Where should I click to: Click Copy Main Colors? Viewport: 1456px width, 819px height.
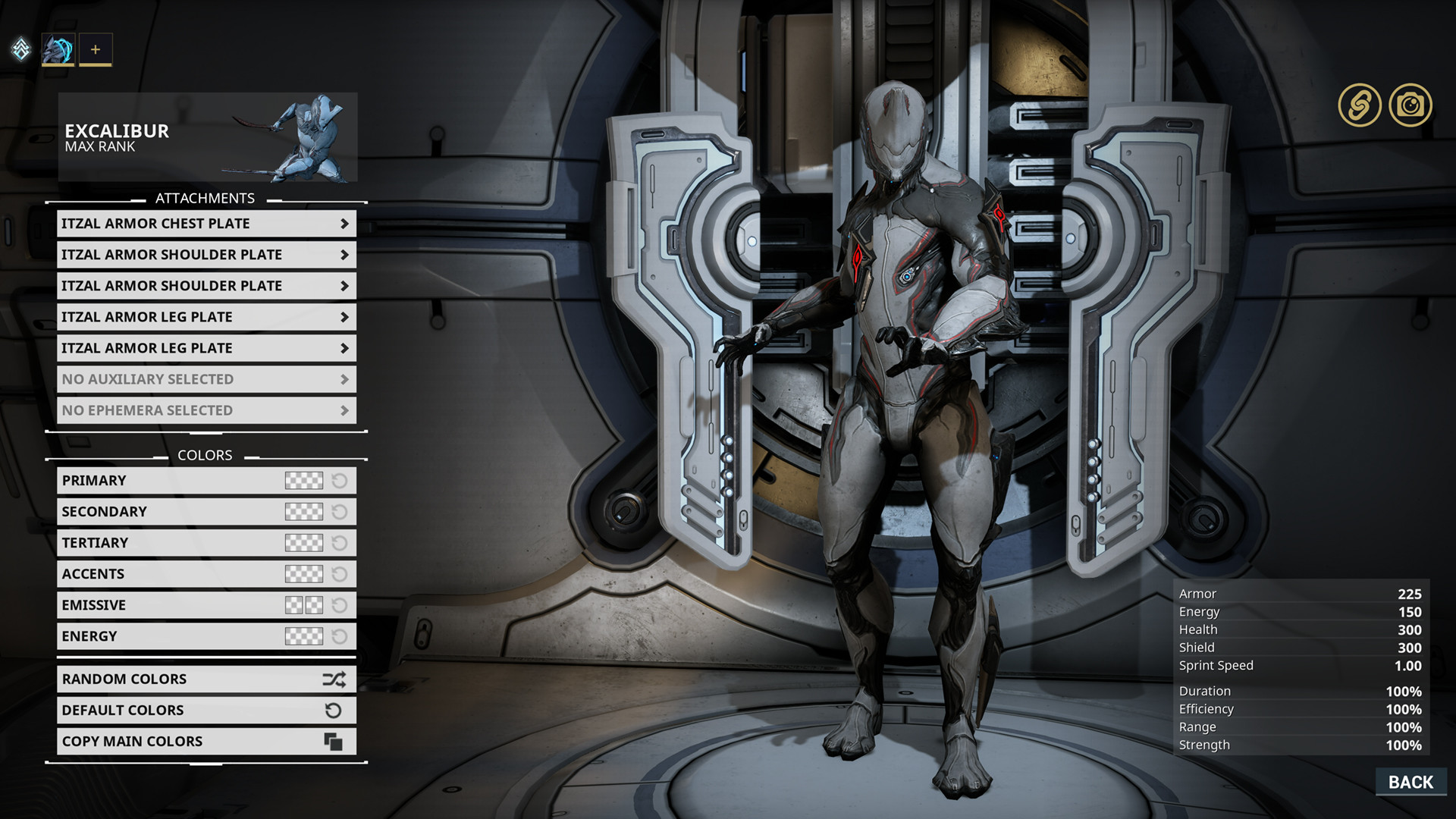click(x=206, y=742)
